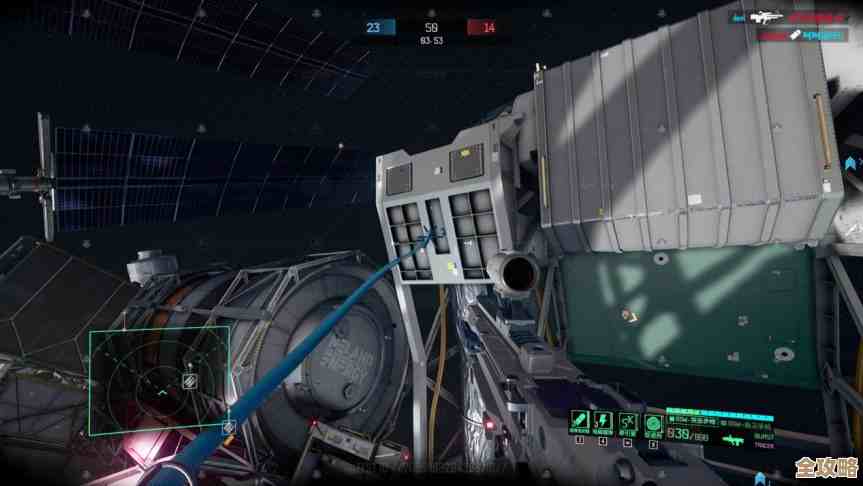The image size is (863, 486).
Task: Activate the syringe ability icon
Action: pos(579,420)
